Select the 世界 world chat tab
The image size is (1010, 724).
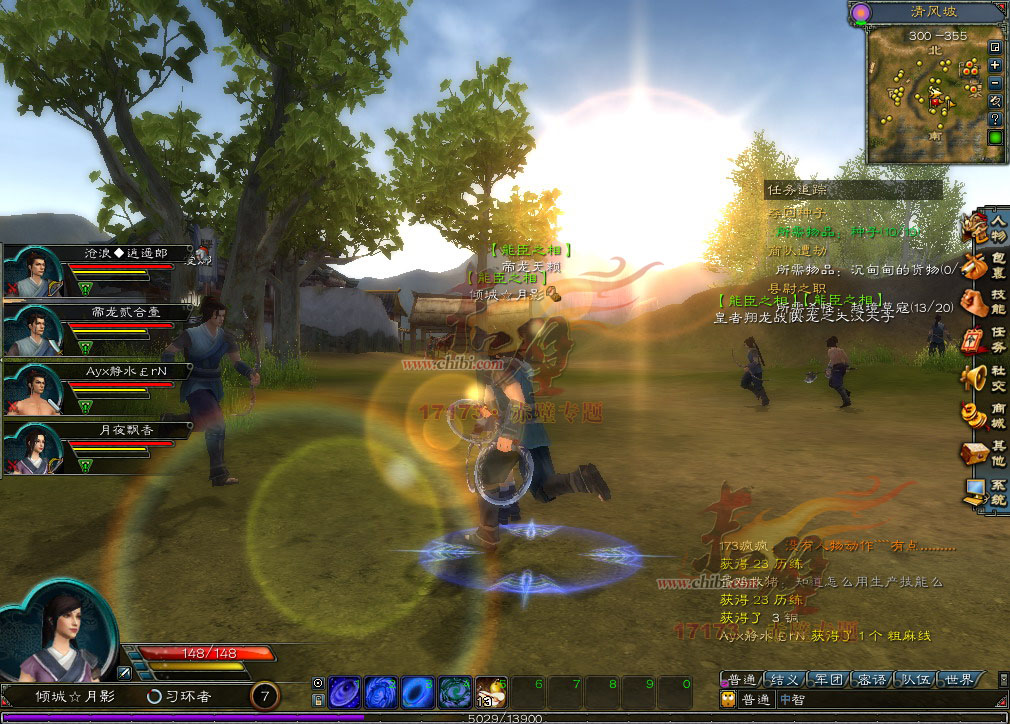960,680
